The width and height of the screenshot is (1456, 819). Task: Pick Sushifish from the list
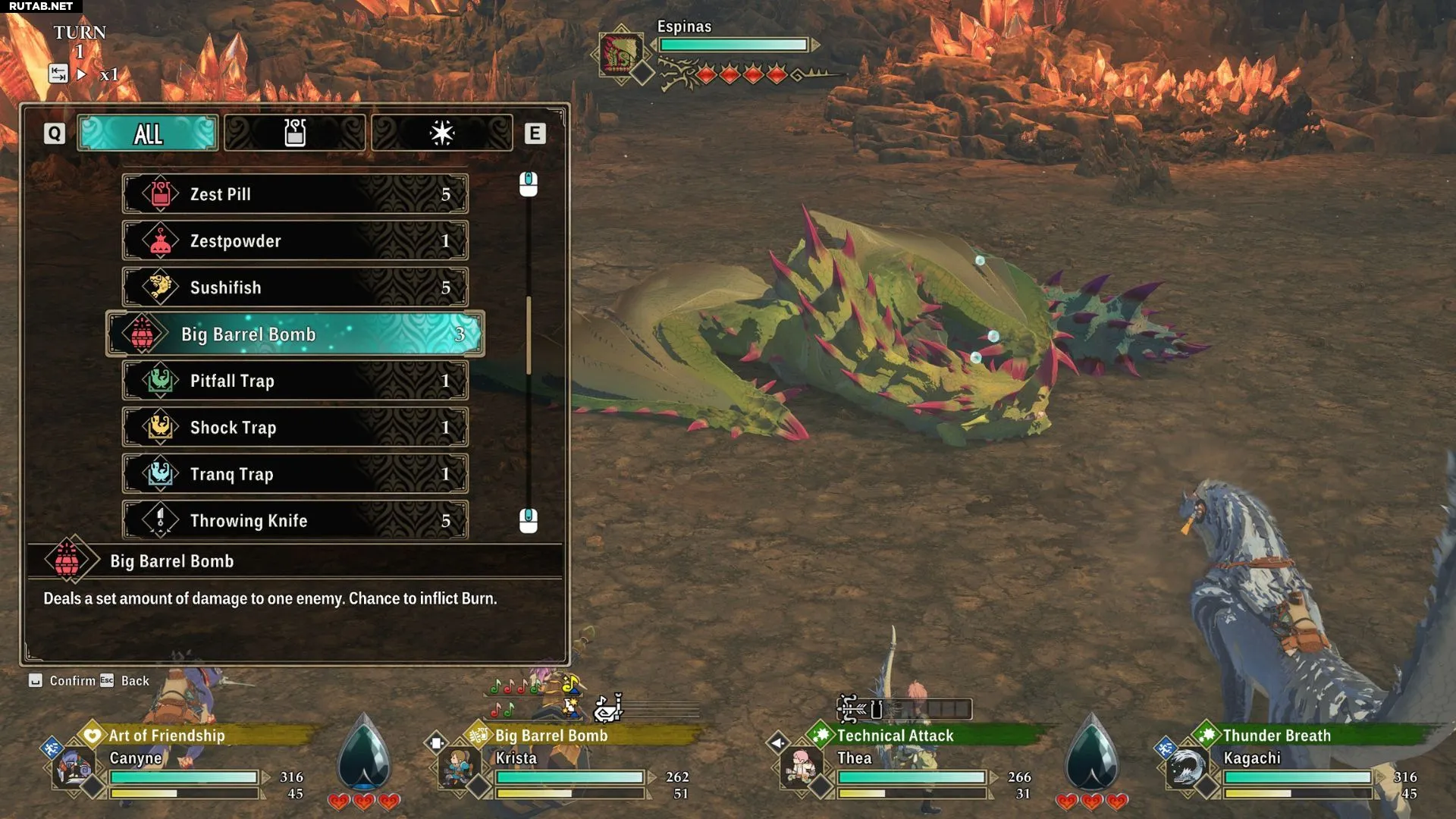295,287
